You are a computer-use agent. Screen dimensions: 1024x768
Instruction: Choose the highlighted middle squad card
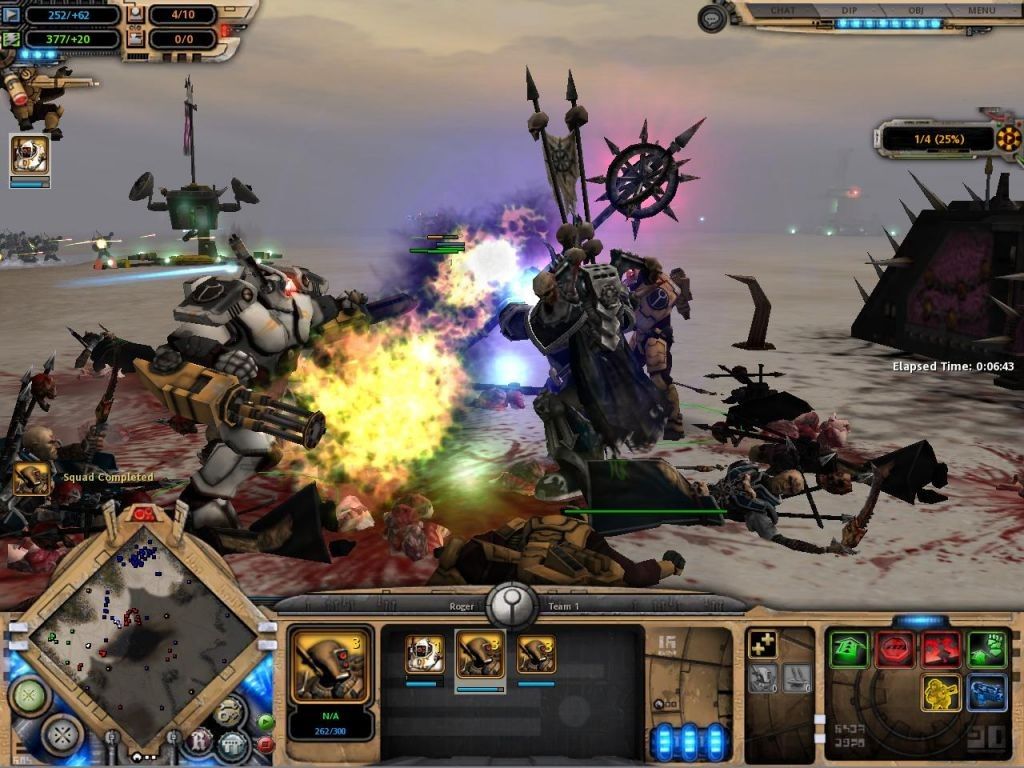pos(480,655)
